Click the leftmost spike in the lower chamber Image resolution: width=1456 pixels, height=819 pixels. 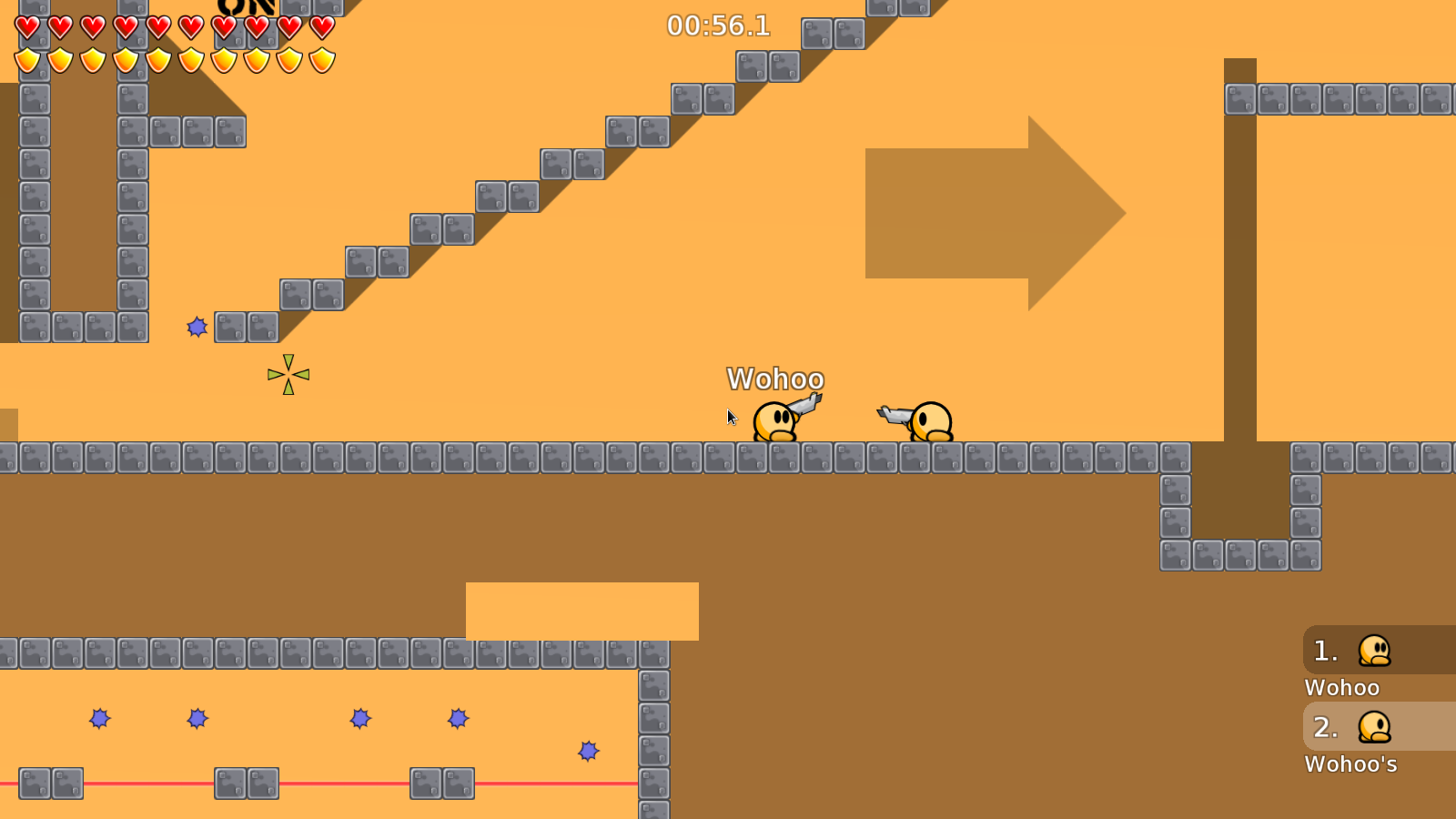click(98, 719)
